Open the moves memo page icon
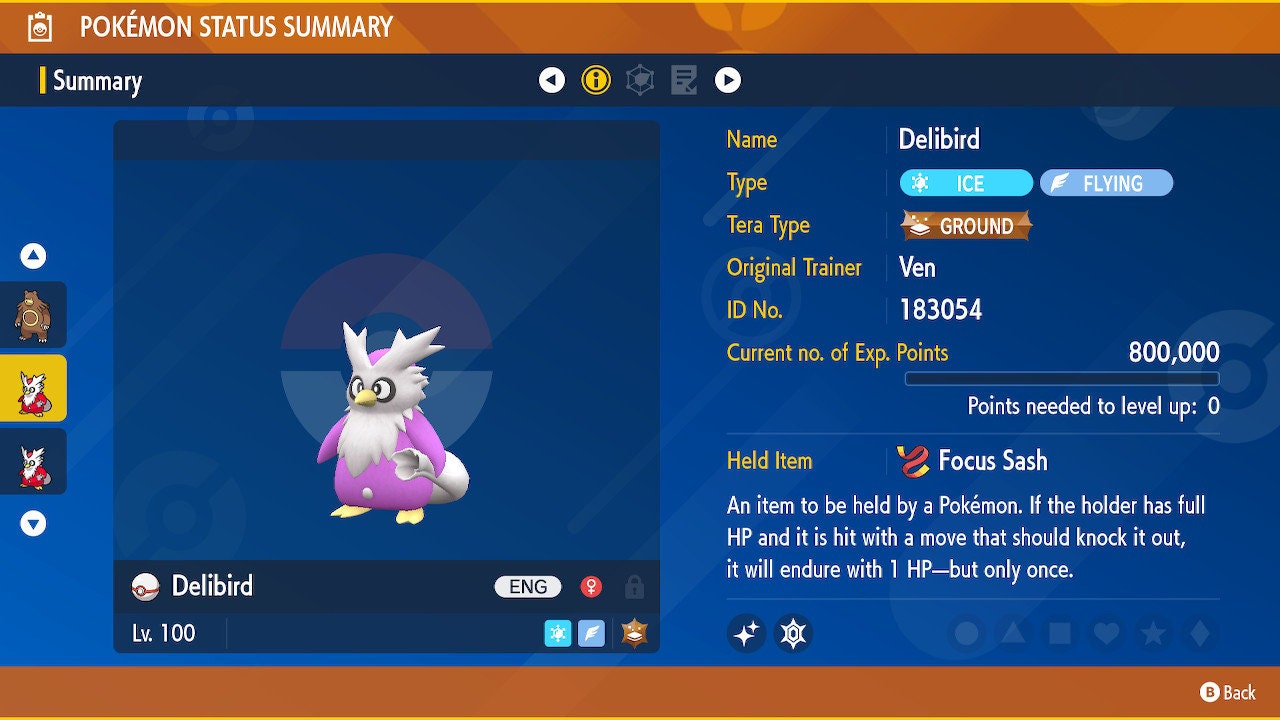The width and height of the screenshot is (1280, 720). (684, 79)
